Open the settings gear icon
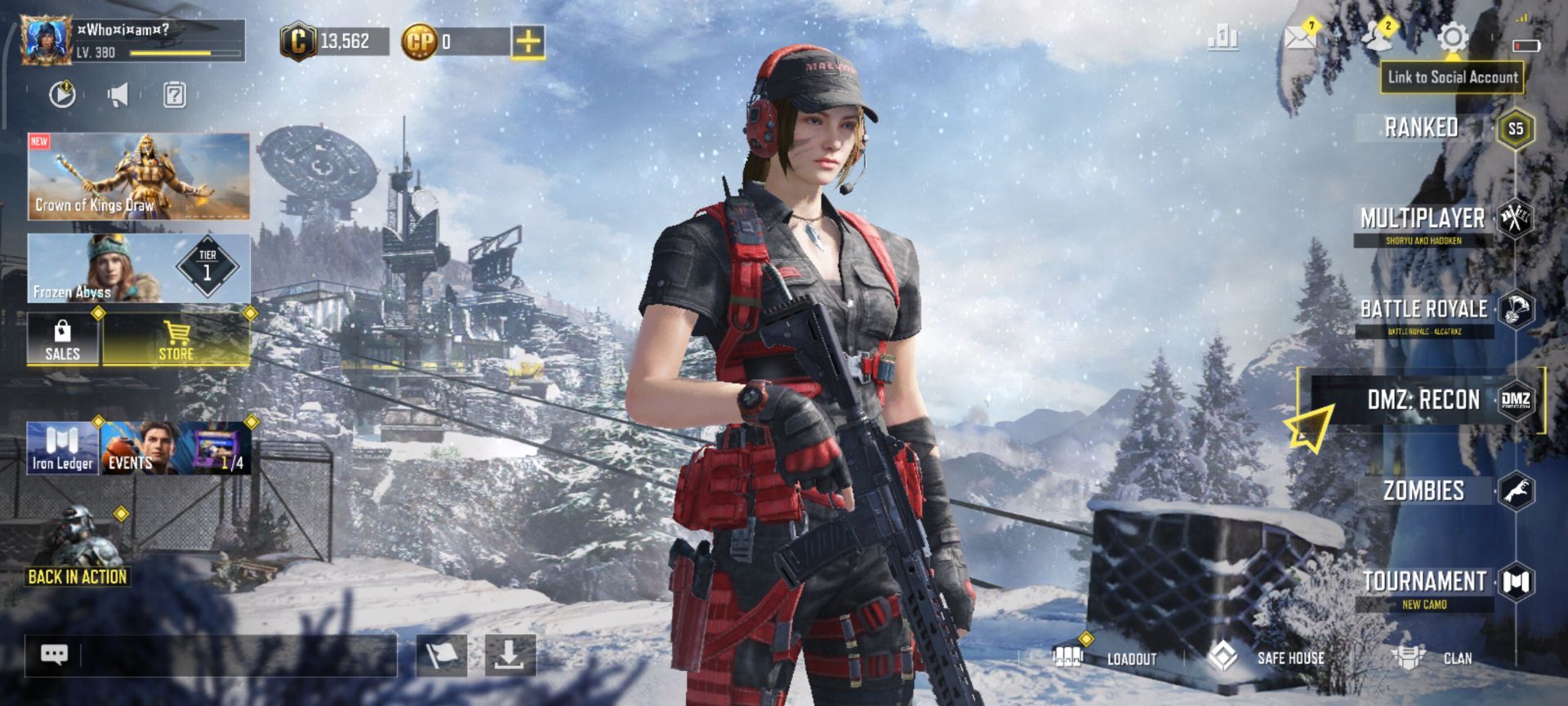1568x706 pixels. (x=1453, y=38)
